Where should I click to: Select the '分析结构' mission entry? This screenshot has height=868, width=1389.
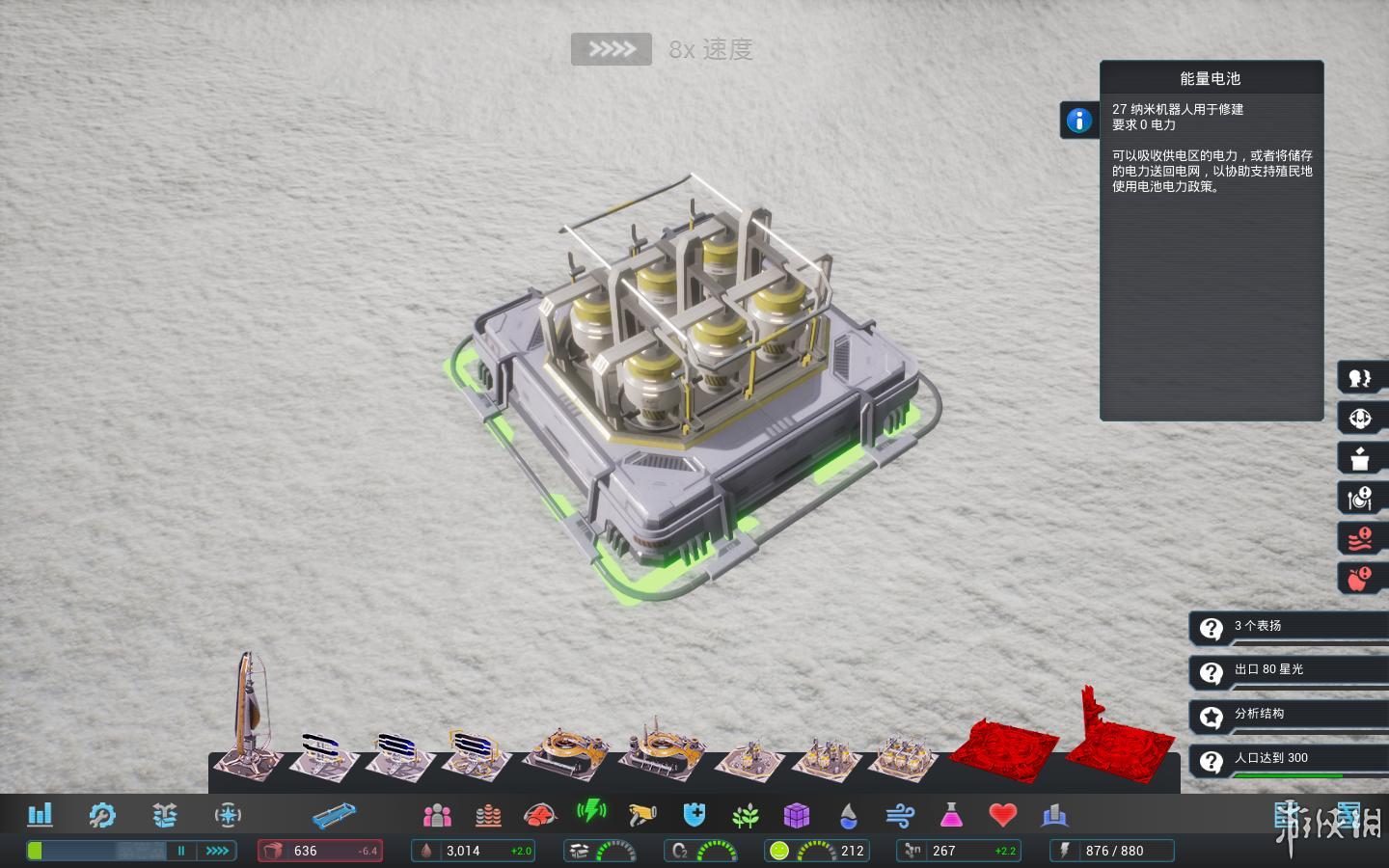(1289, 715)
